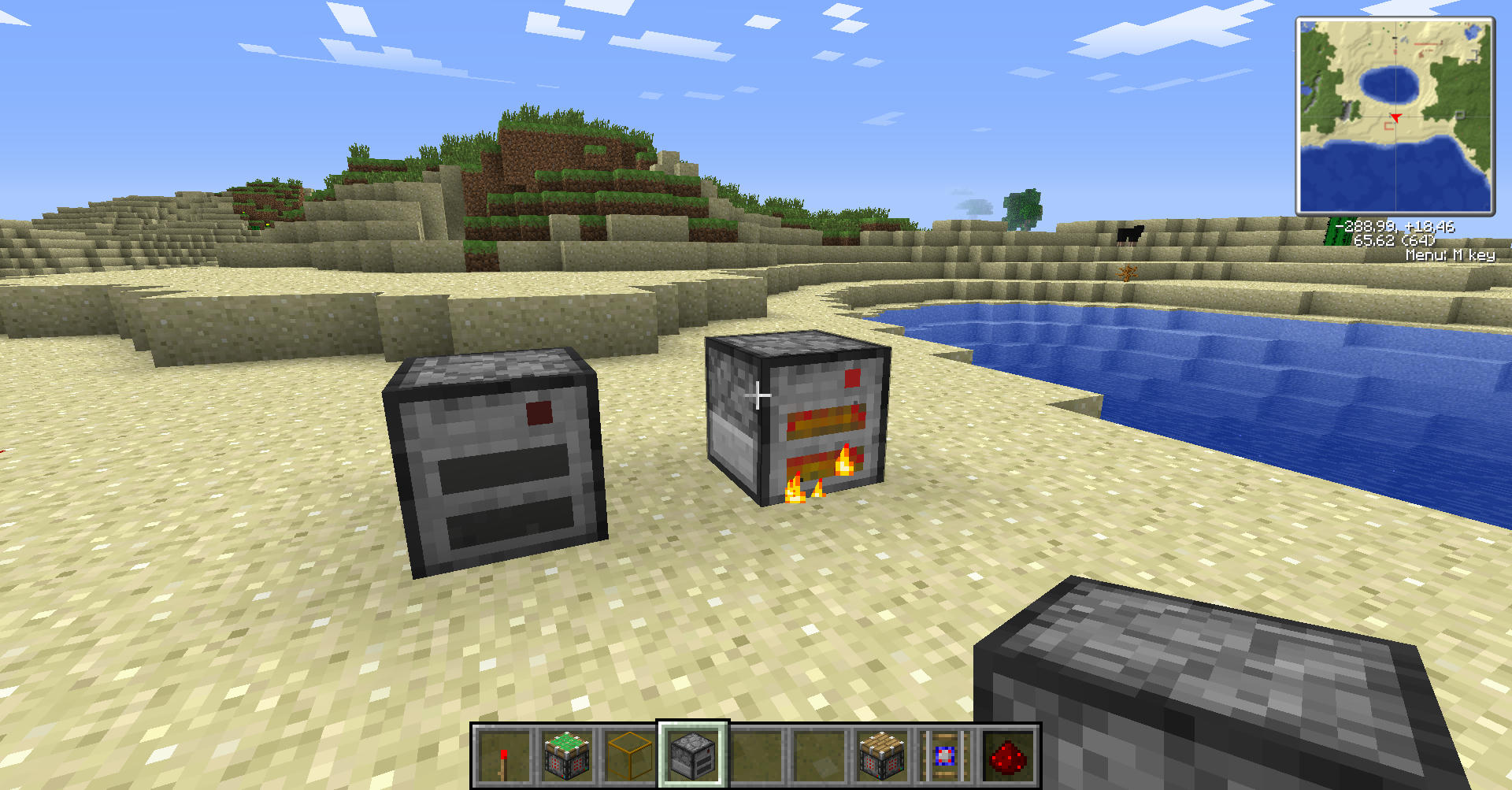Select the green-topped machine block slot
The image size is (1512, 790).
(x=567, y=755)
